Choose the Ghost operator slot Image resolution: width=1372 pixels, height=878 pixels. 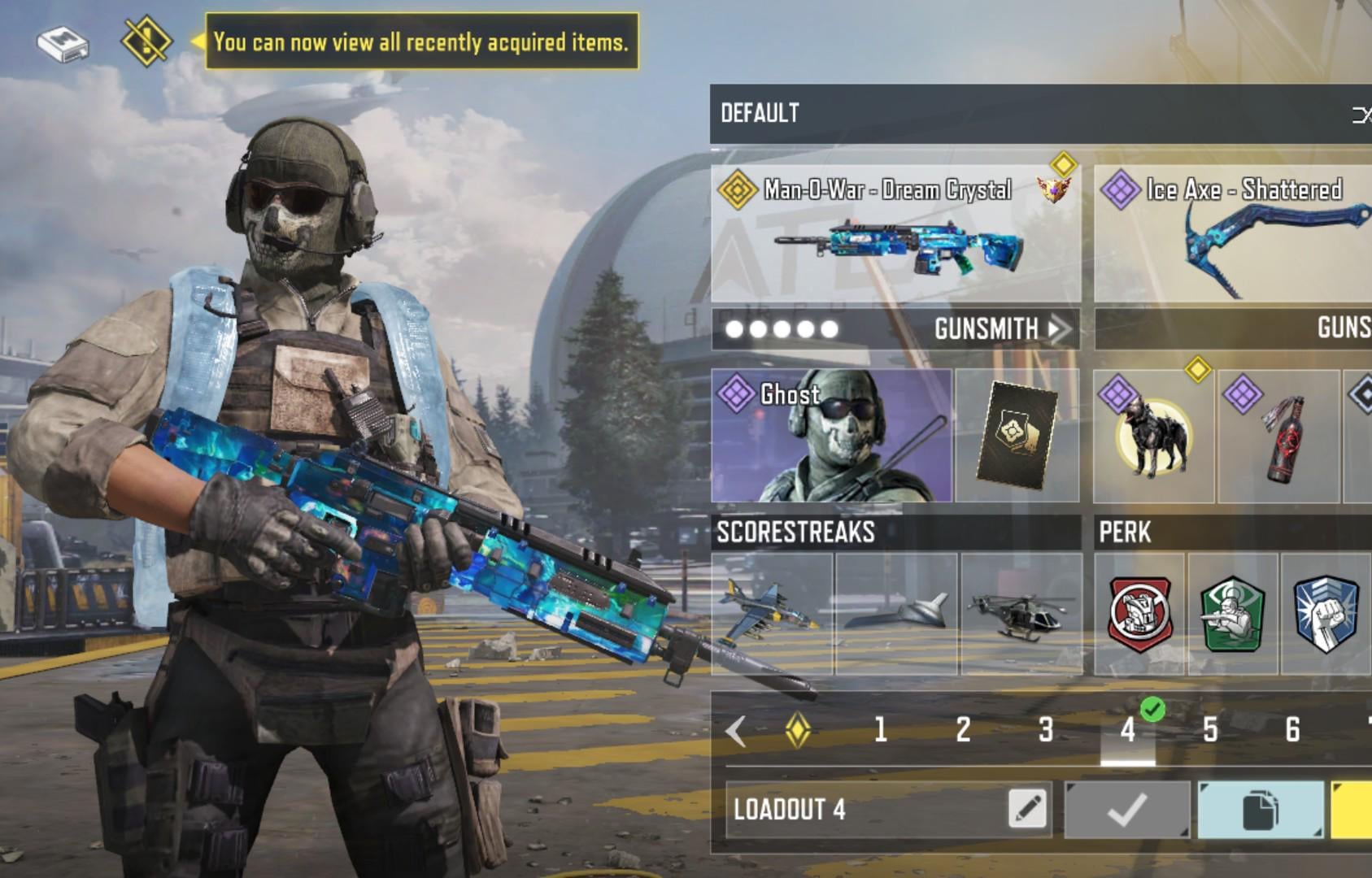coord(831,436)
